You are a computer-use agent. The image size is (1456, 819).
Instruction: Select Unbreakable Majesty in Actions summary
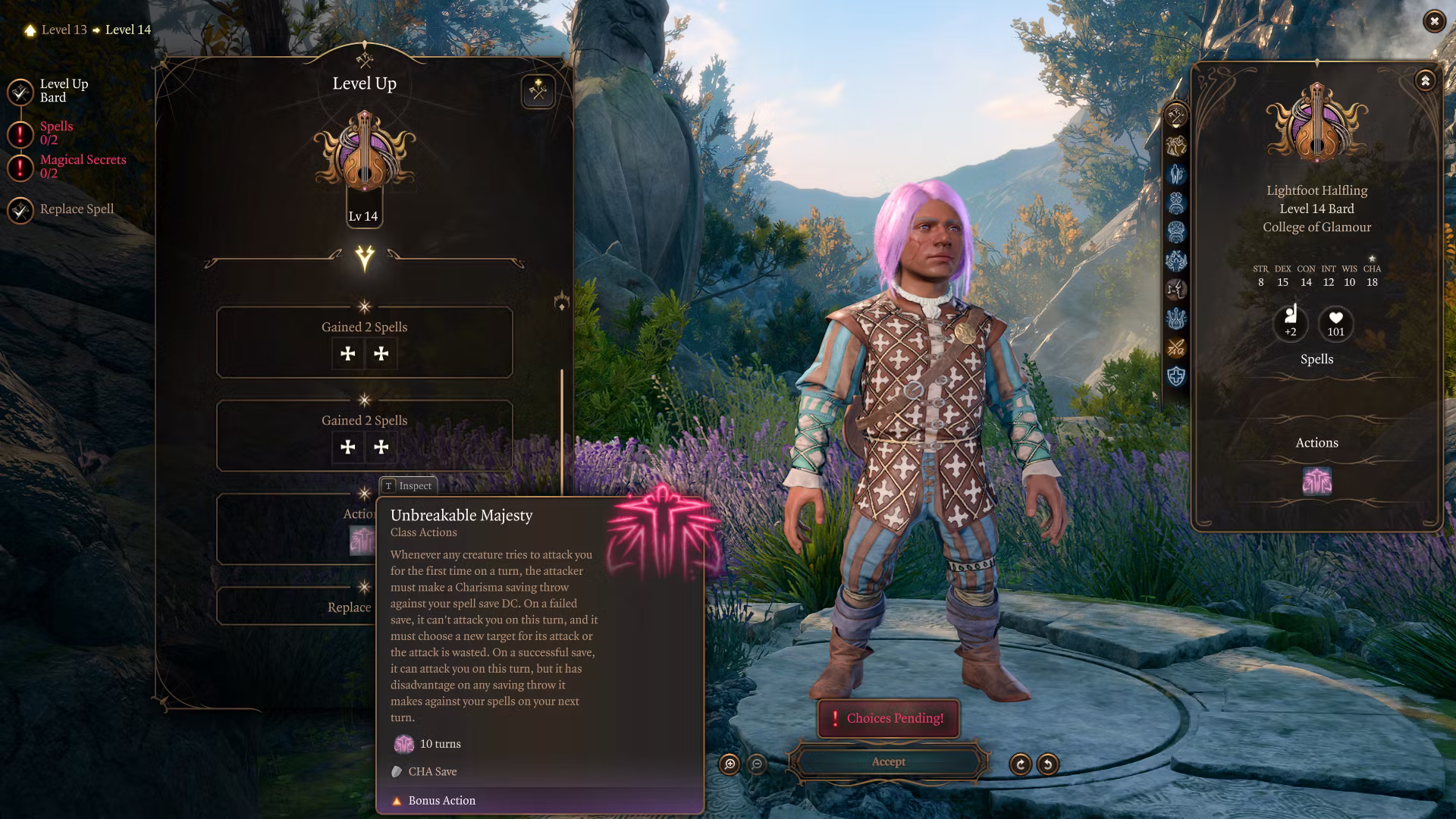[1316, 482]
